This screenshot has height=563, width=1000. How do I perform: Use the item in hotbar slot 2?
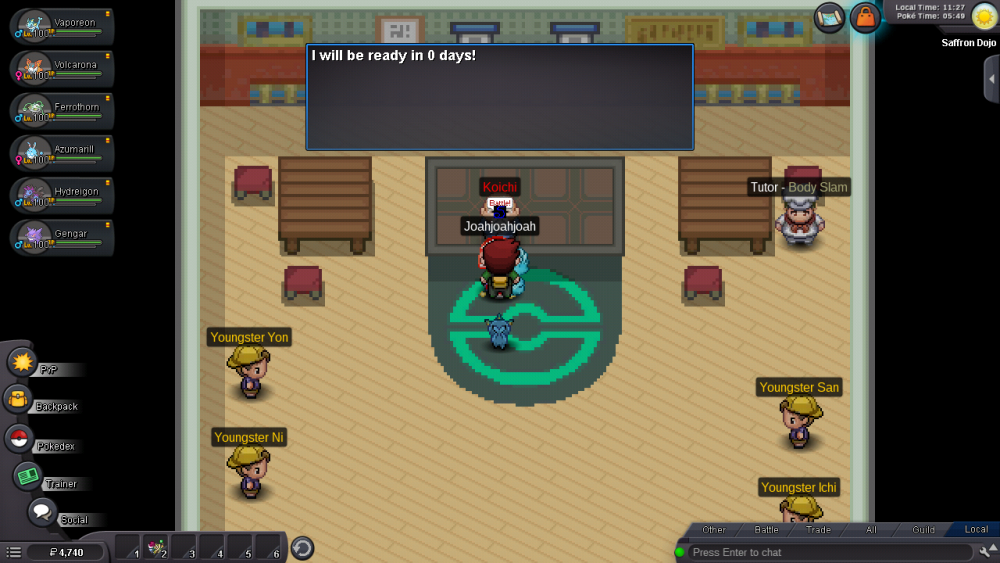155,547
